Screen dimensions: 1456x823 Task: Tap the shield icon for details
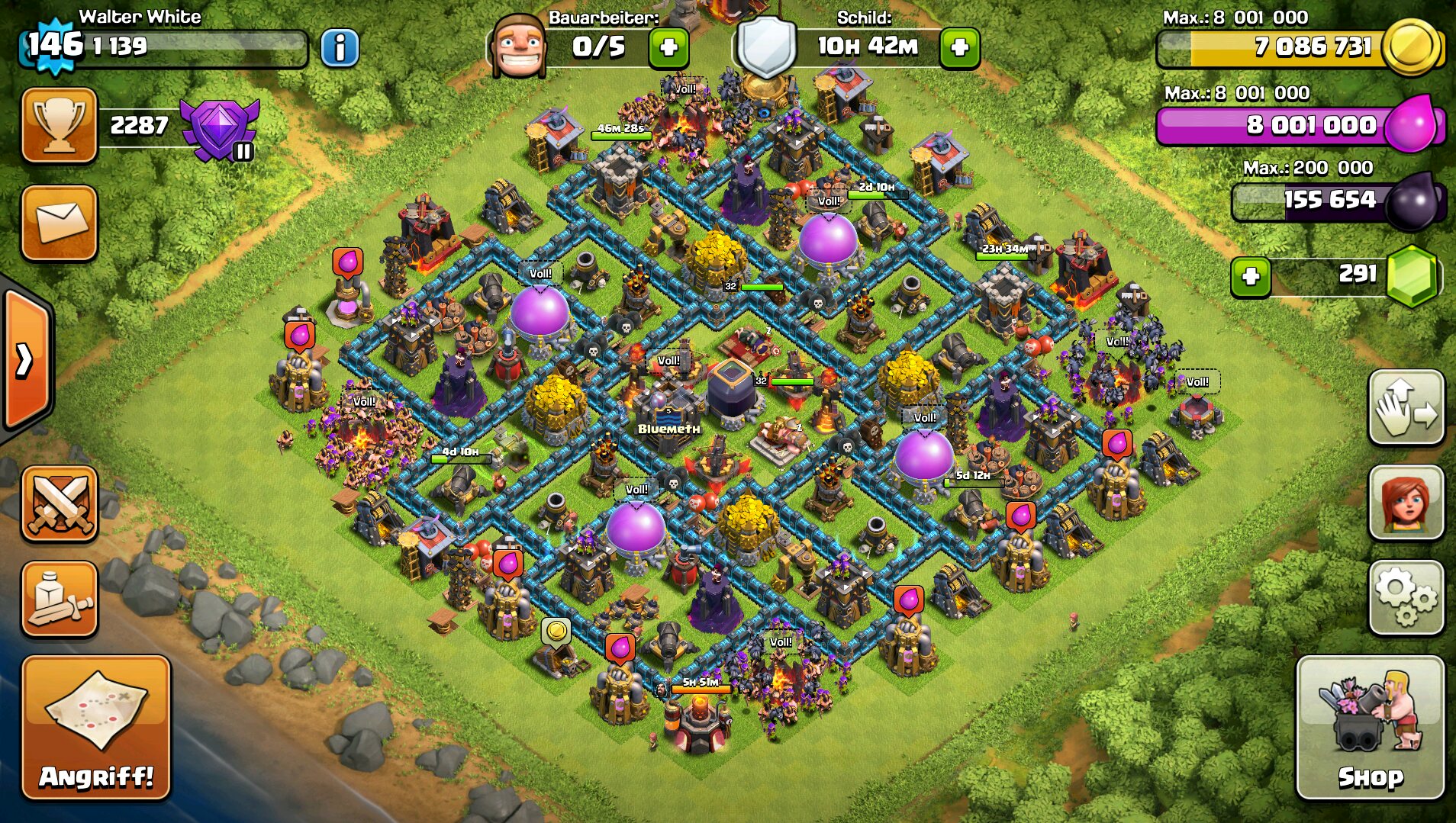click(x=766, y=47)
